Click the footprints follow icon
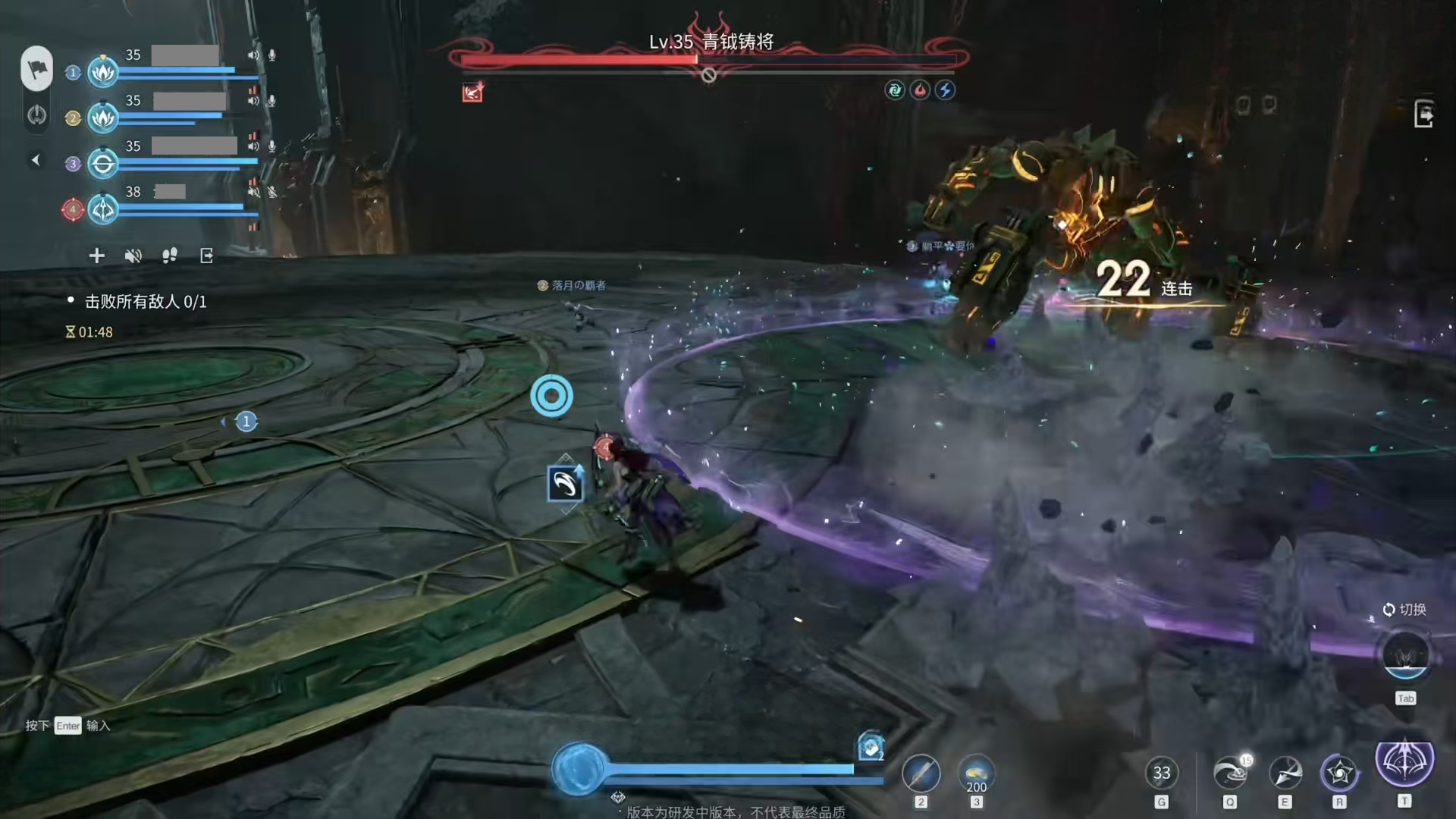The height and width of the screenshot is (819, 1456). [170, 256]
